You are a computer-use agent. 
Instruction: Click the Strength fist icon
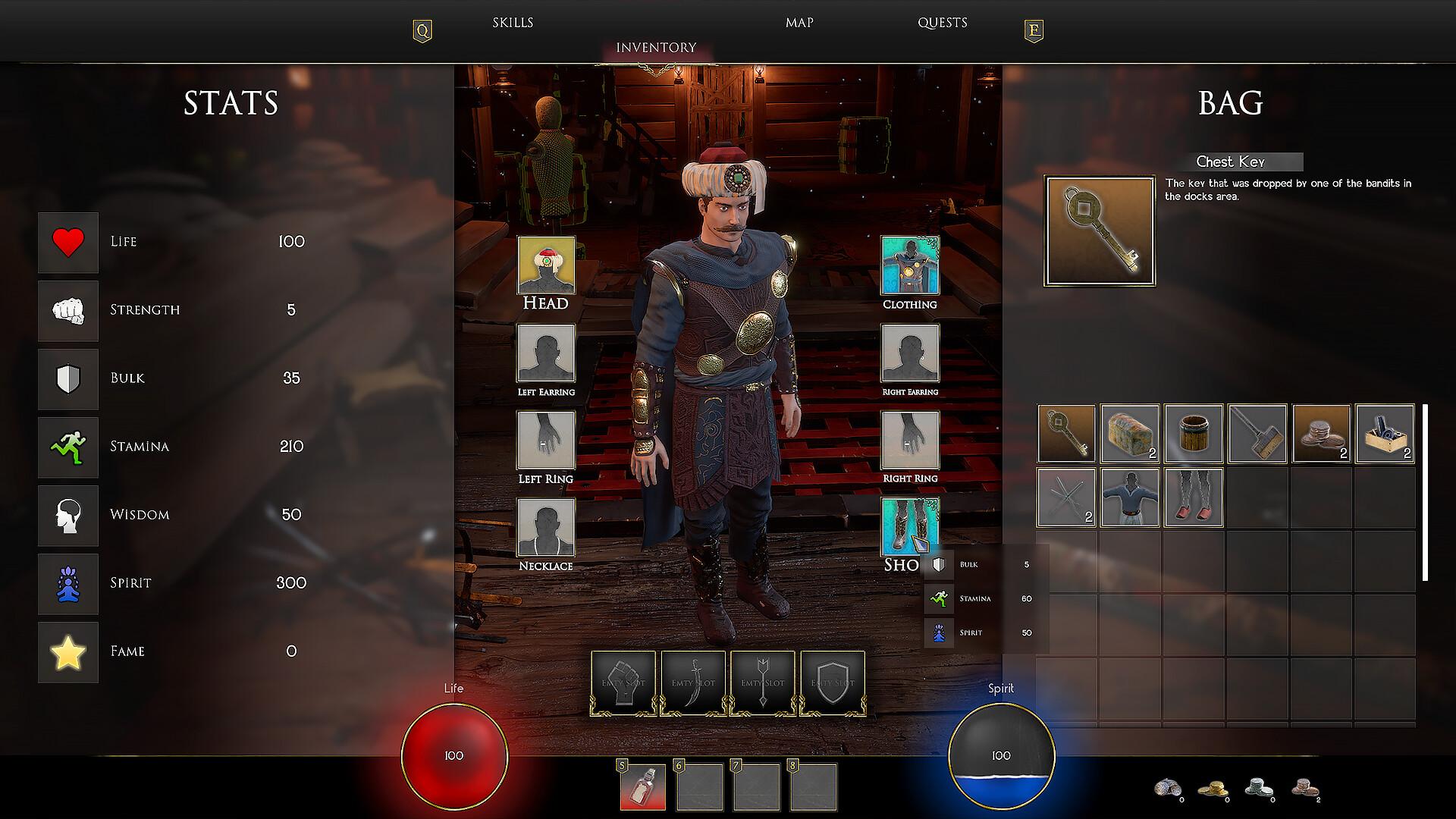67,310
